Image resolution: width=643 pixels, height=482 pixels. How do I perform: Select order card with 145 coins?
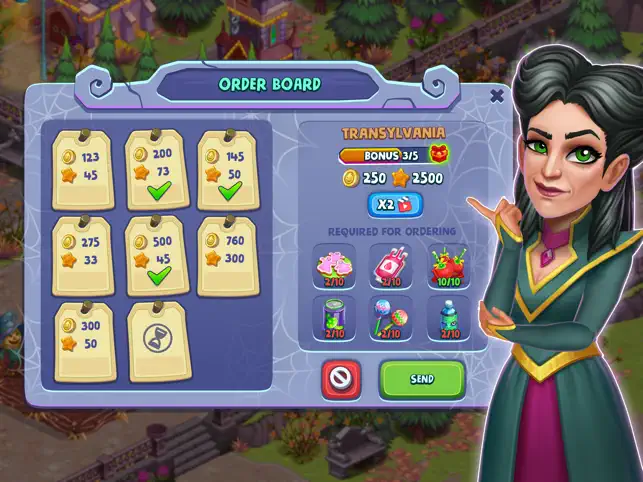point(230,167)
